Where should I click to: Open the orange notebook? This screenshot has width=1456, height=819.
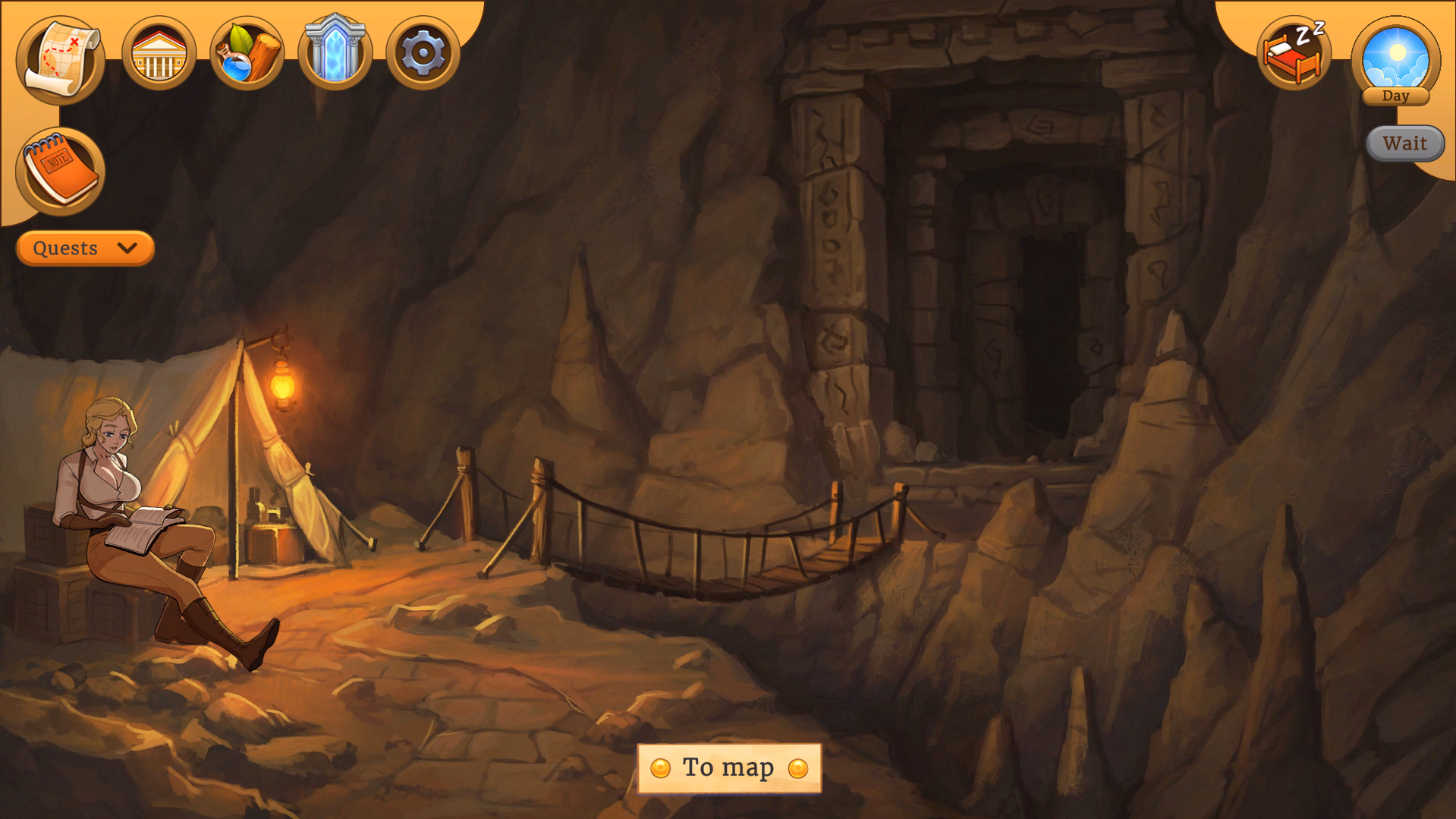60,171
